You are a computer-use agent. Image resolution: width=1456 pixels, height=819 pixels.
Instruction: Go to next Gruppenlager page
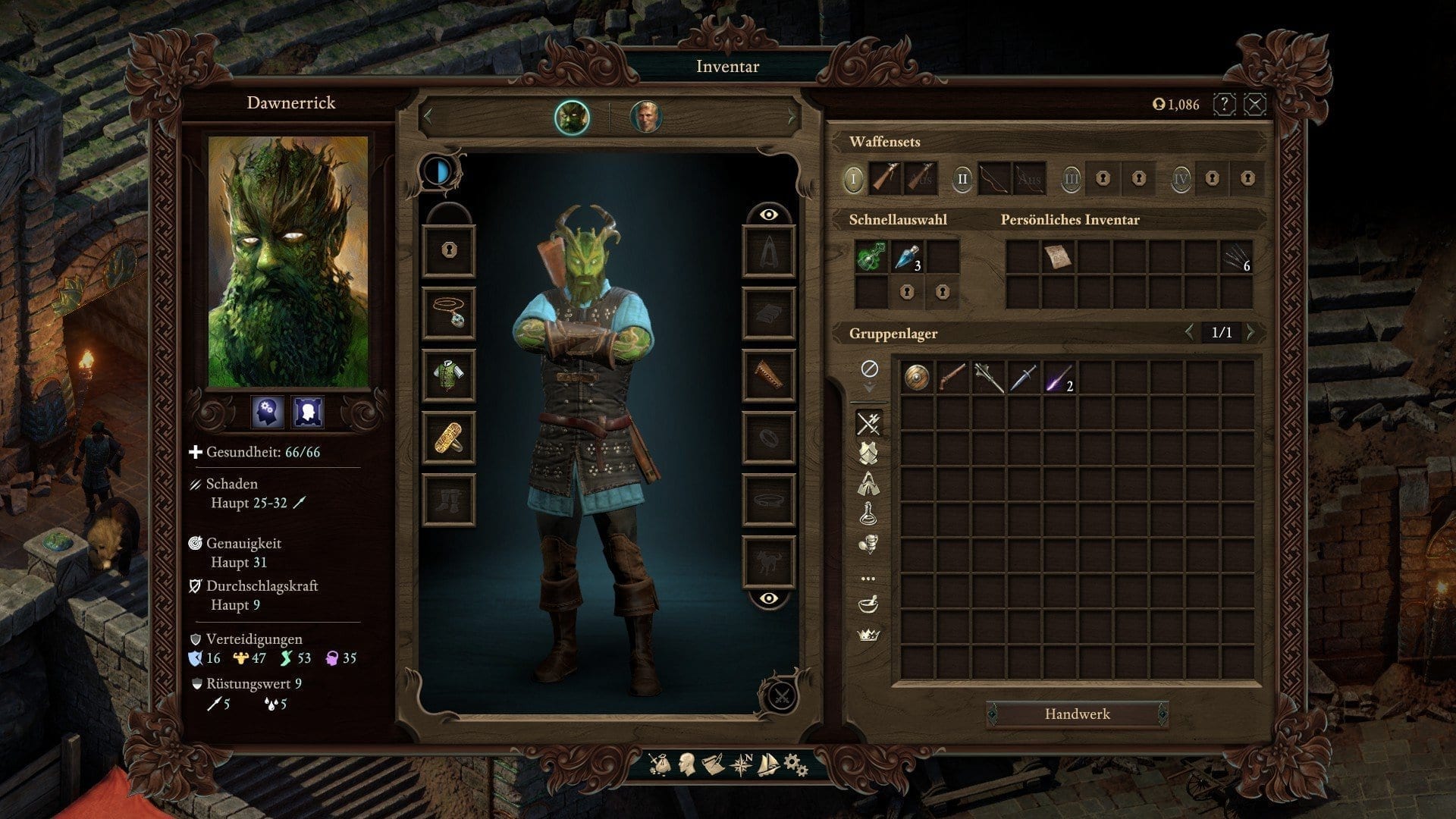[x=1251, y=332]
